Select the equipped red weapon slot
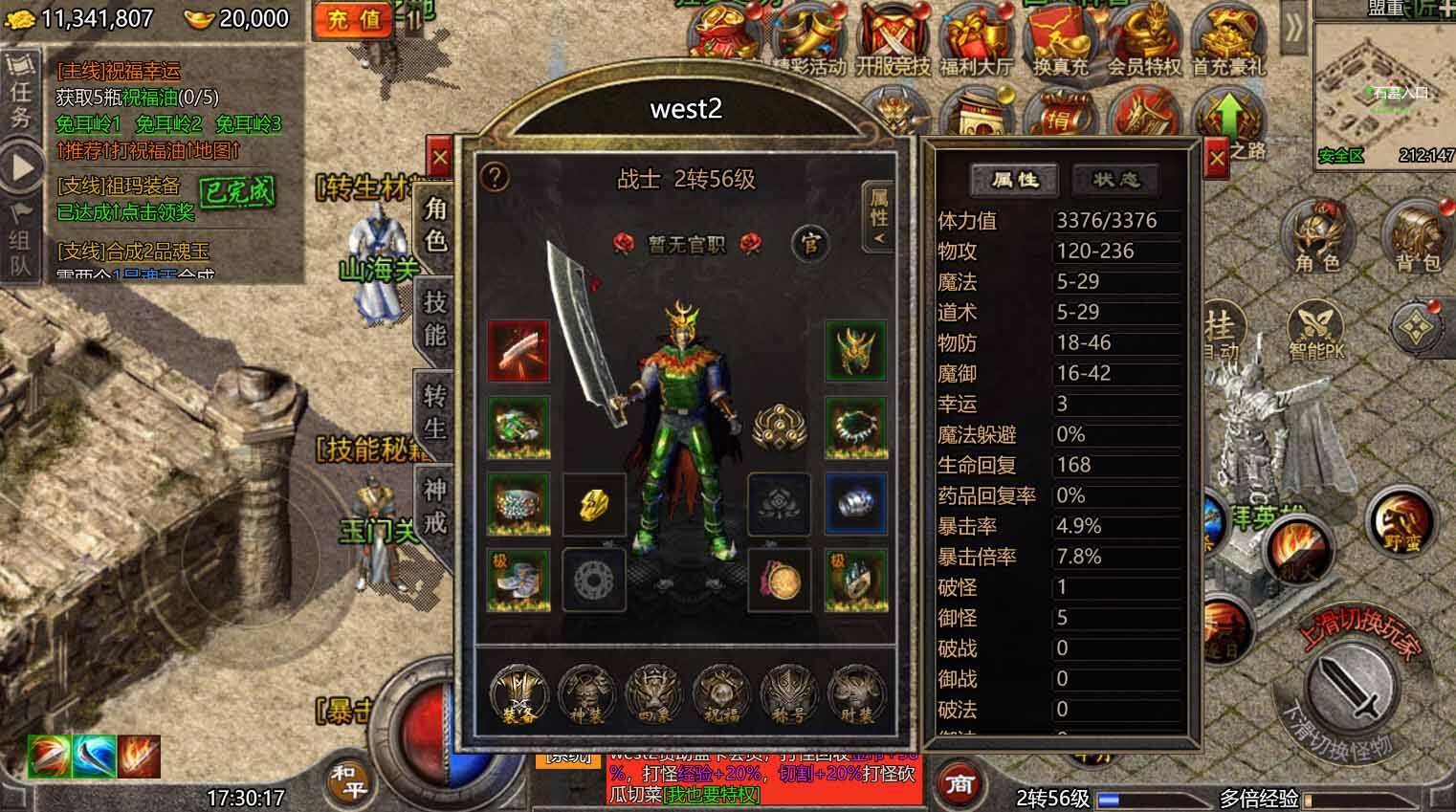Image resolution: width=1456 pixels, height=812 pixels. (518, 351)
